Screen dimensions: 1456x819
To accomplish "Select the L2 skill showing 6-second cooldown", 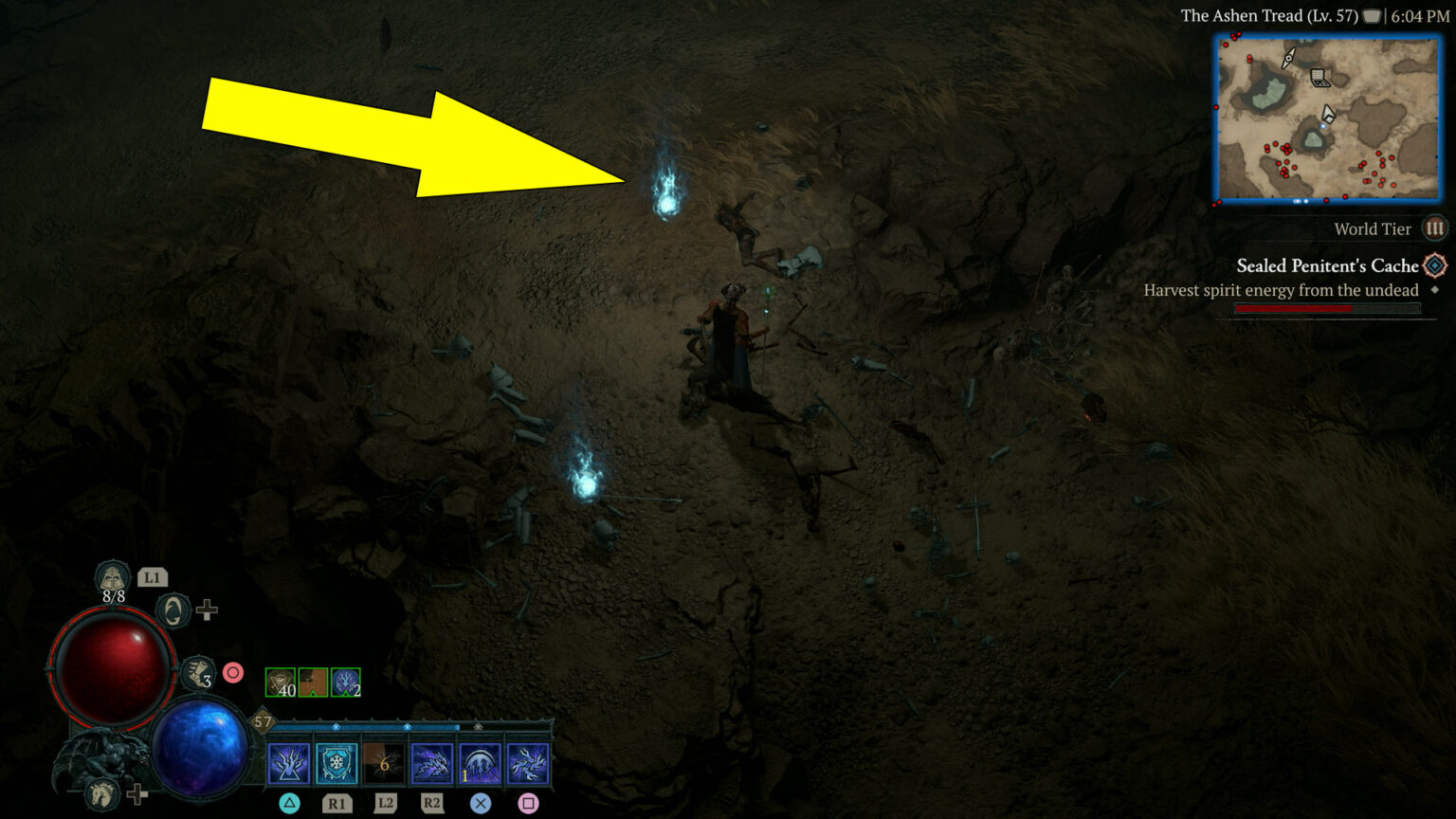I will click(384, 760).
